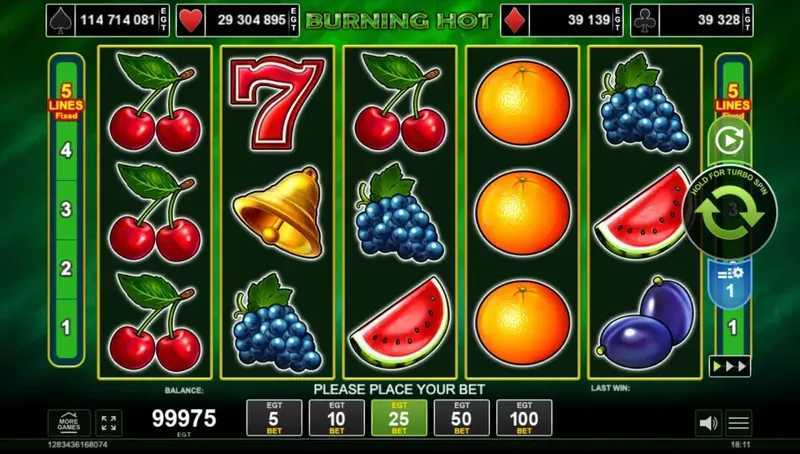Activate the autoplay button
The height and width of the screenshot is (454, 800).
click(730, 142)
